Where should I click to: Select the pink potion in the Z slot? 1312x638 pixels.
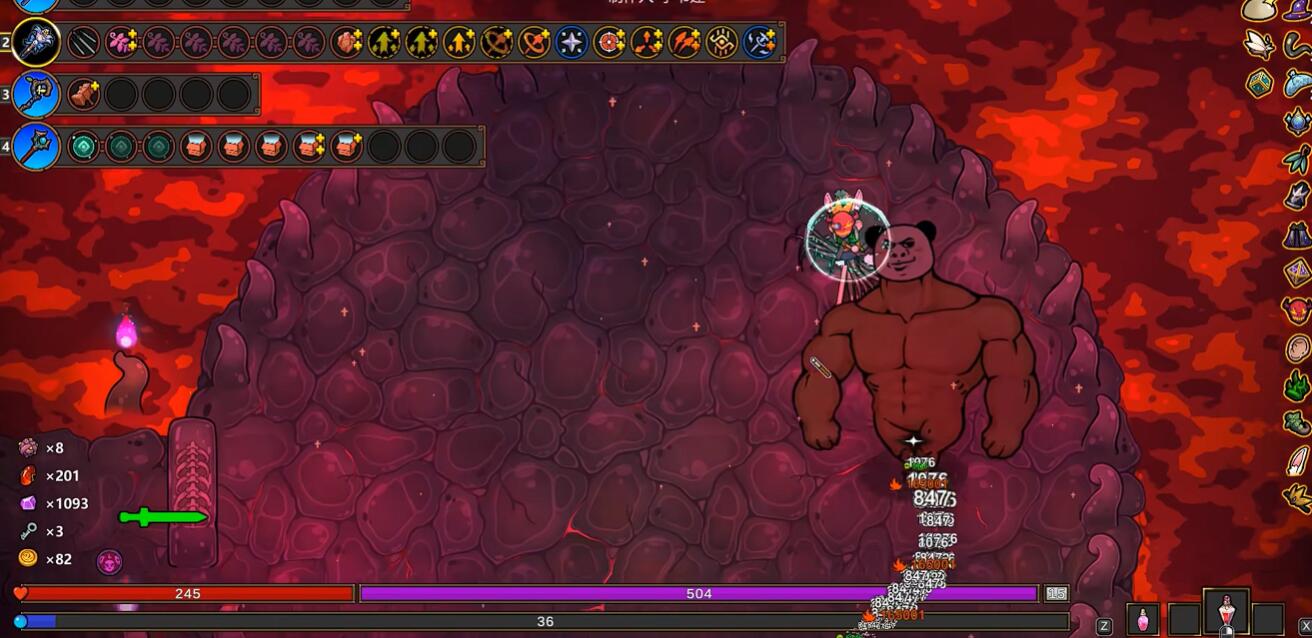point(1143,620)
